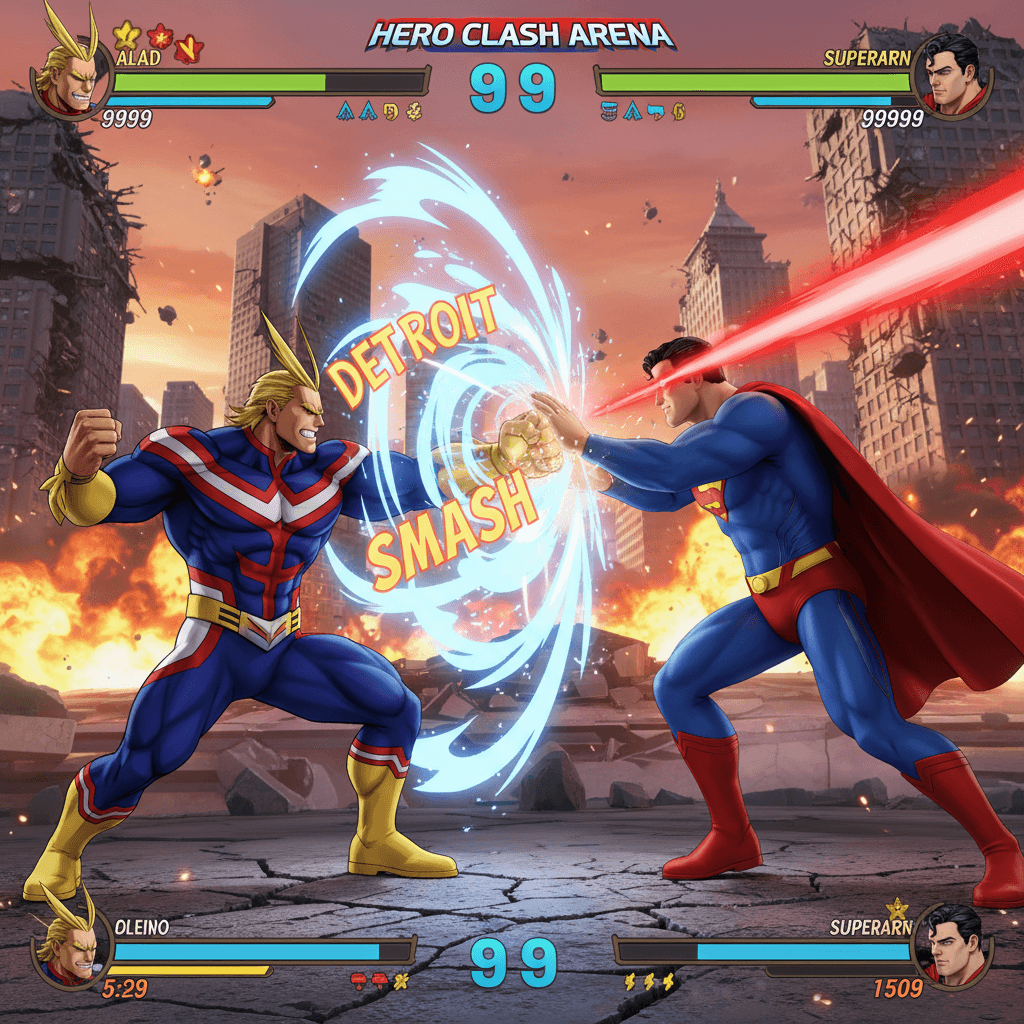Select the yellow flower emblem above the ALAD name
This screenshot has height=1024, width=1024.
tap(126, 36)
